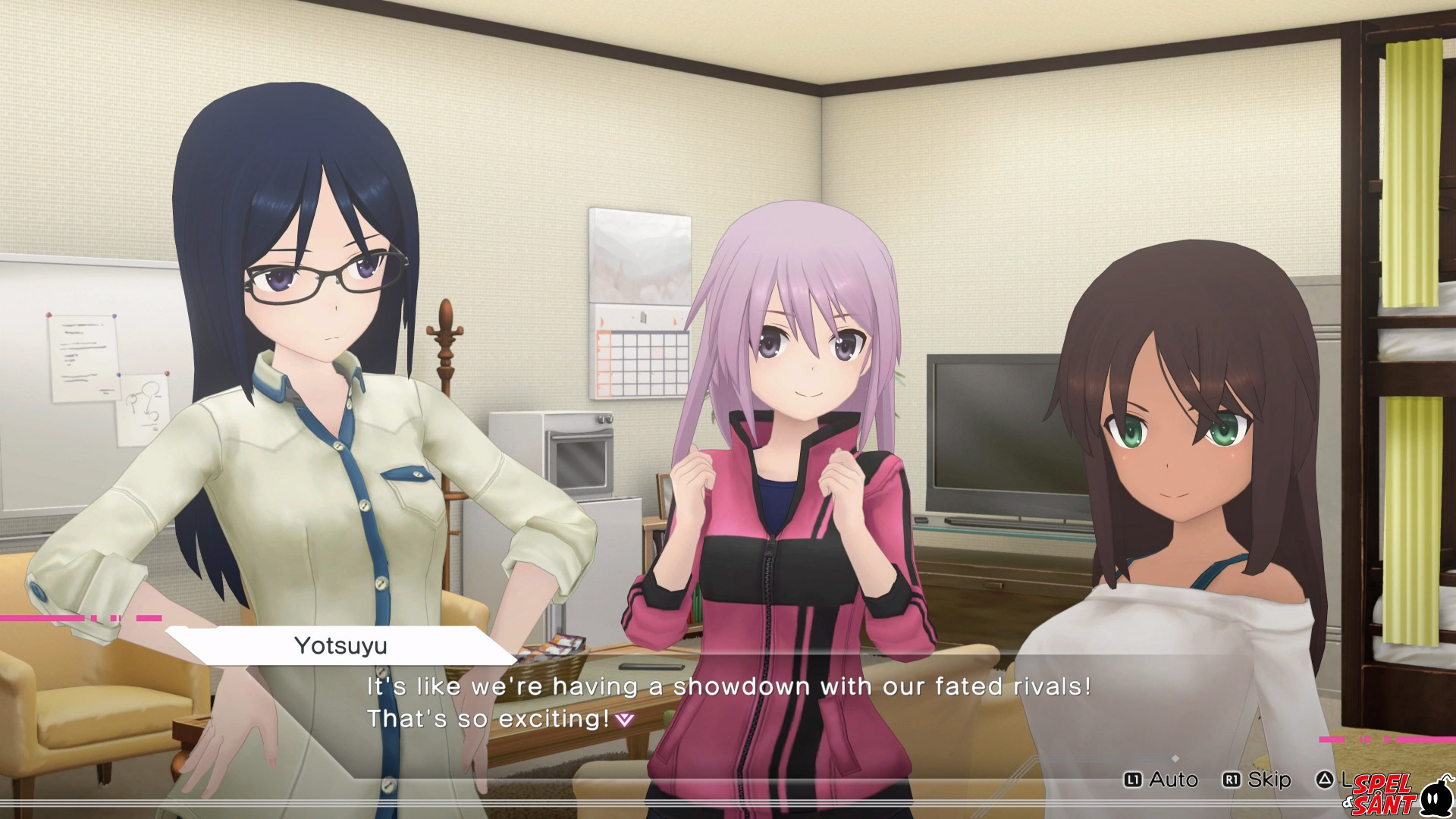Advance dialogue with the pink continue arrow
The height and width of the screenshot is (819, 1456).
[624, 719]
